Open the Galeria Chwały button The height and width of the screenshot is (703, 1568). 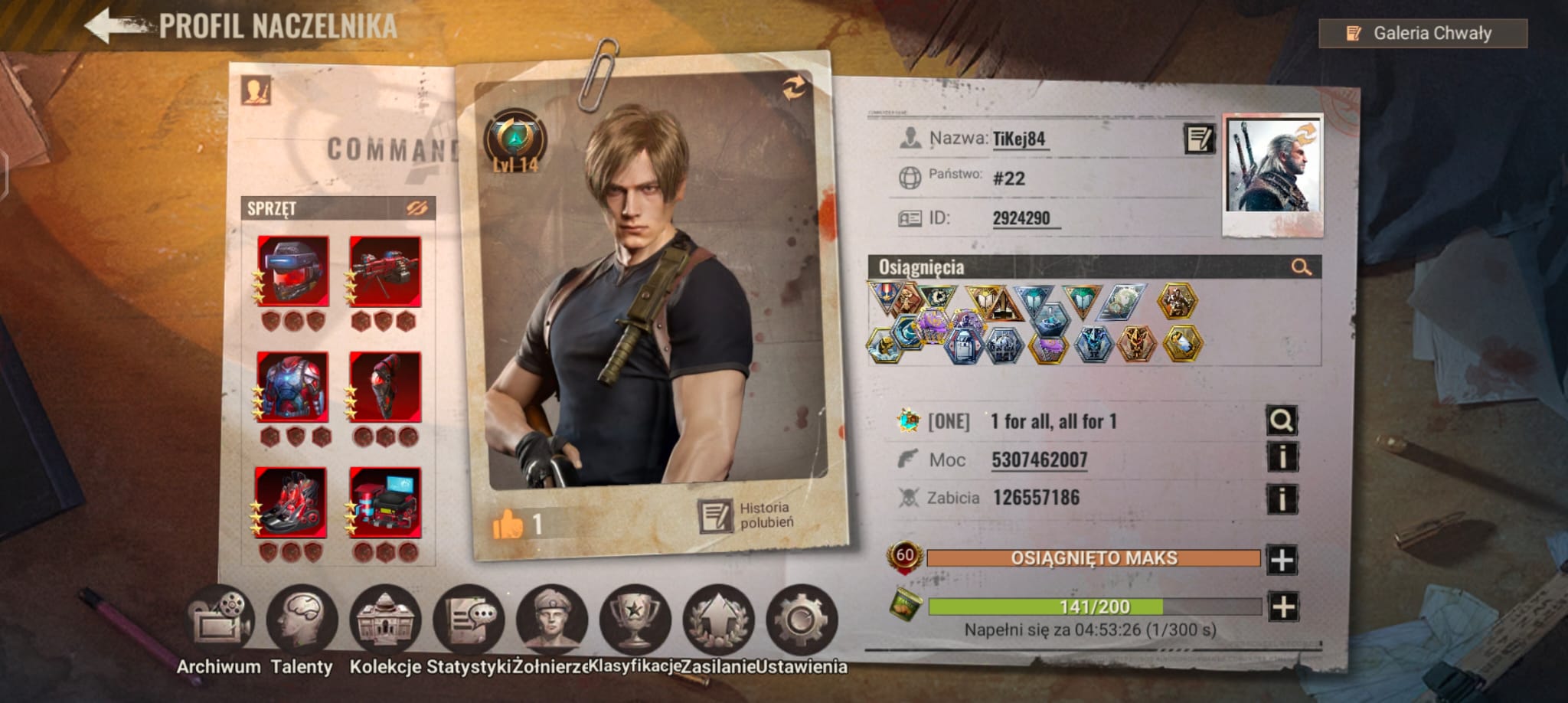click(1423, 34)
